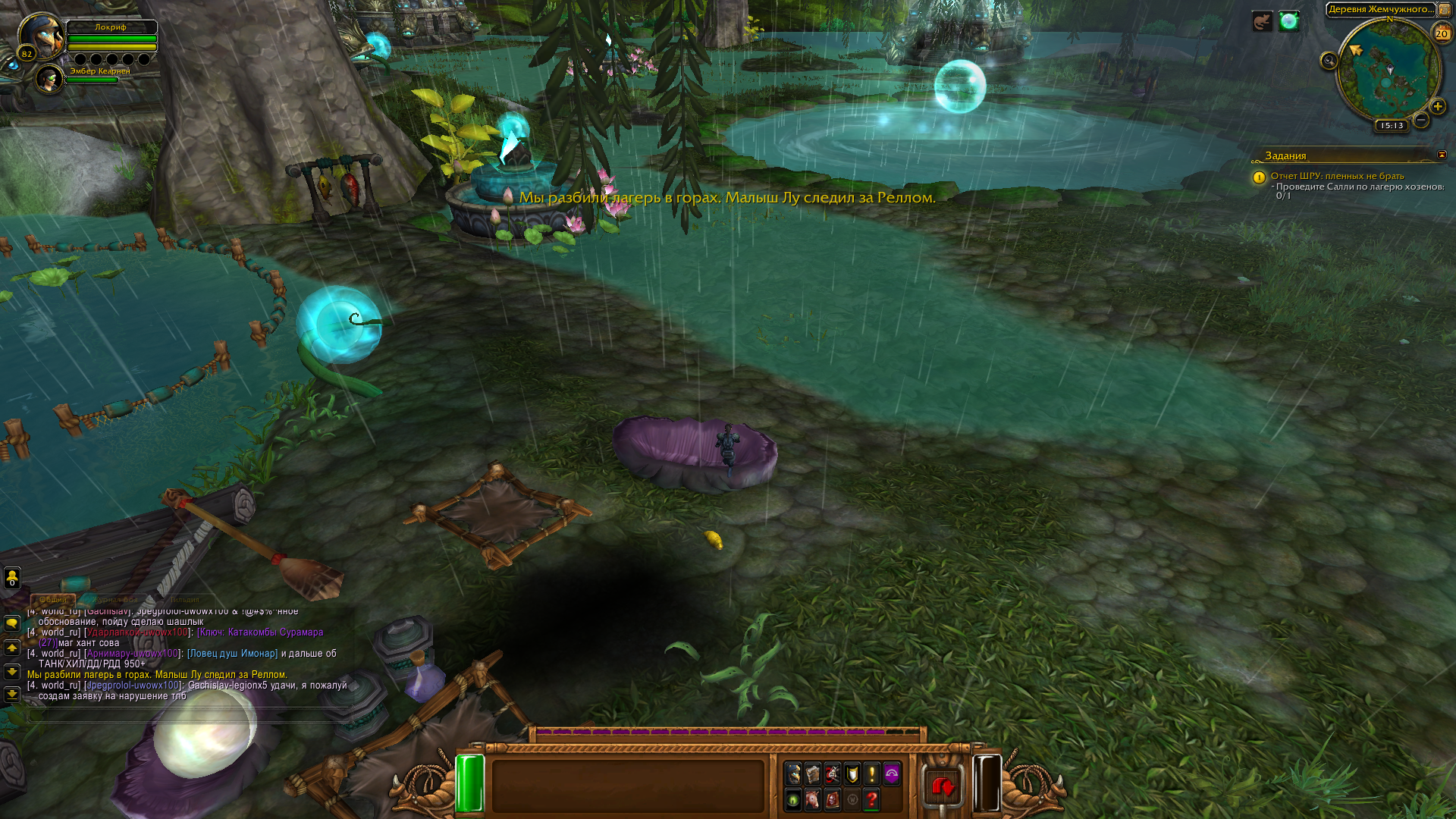
Task: Open the minimap tracking magnifier button
Action: click(x=1329, y=61)
